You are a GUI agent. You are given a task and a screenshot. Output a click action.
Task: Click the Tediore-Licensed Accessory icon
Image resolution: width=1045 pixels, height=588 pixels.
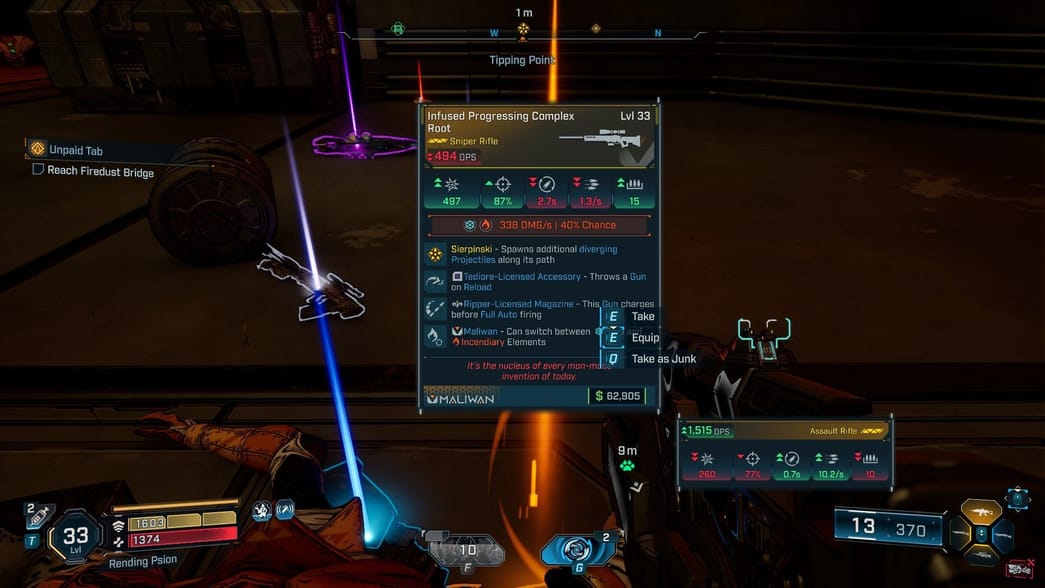(435, 282)
